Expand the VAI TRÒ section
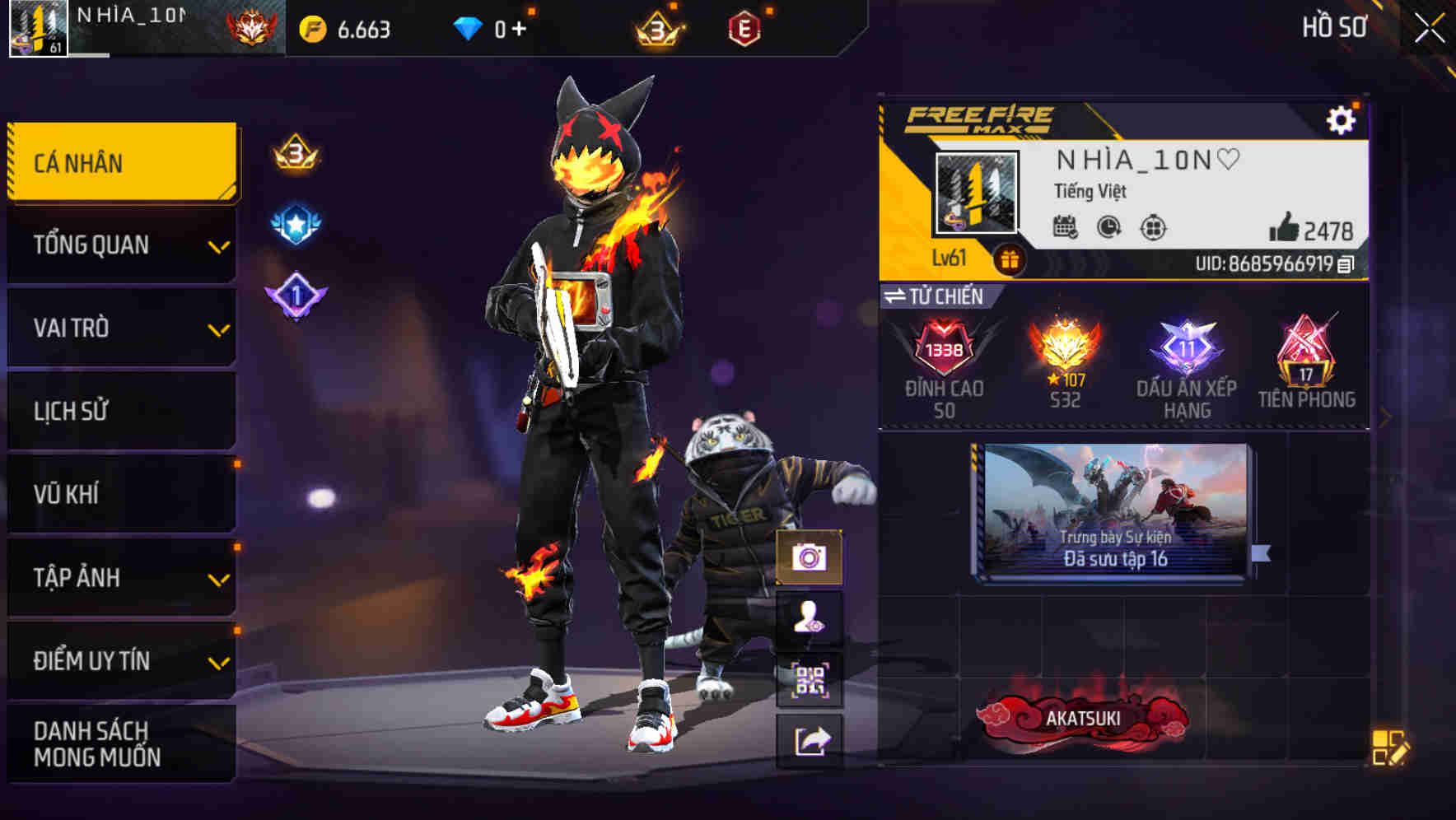The width and height of the screenshot is (1456, 820). pyautogui.click(x=120, y=328)
